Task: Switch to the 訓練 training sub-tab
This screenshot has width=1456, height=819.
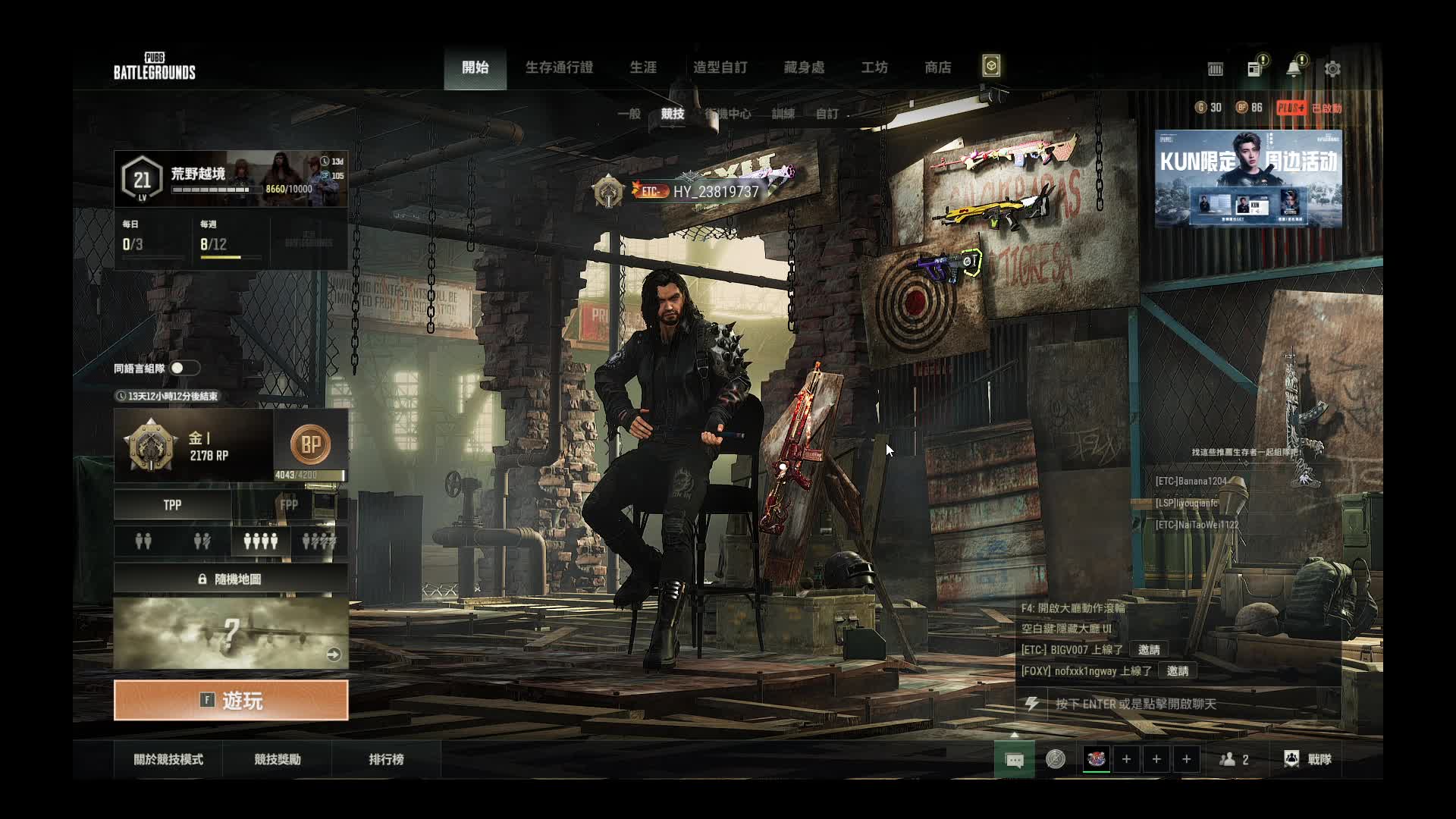Action: pos(783,114)
